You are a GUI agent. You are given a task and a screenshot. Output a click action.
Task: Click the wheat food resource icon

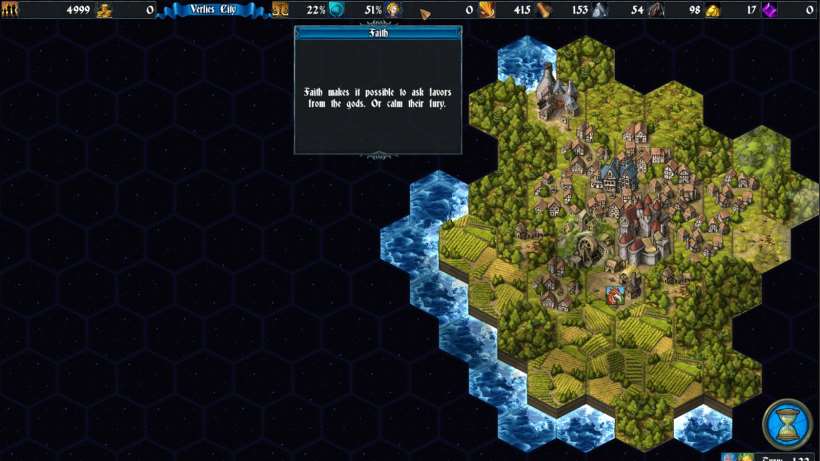point(487,10)
